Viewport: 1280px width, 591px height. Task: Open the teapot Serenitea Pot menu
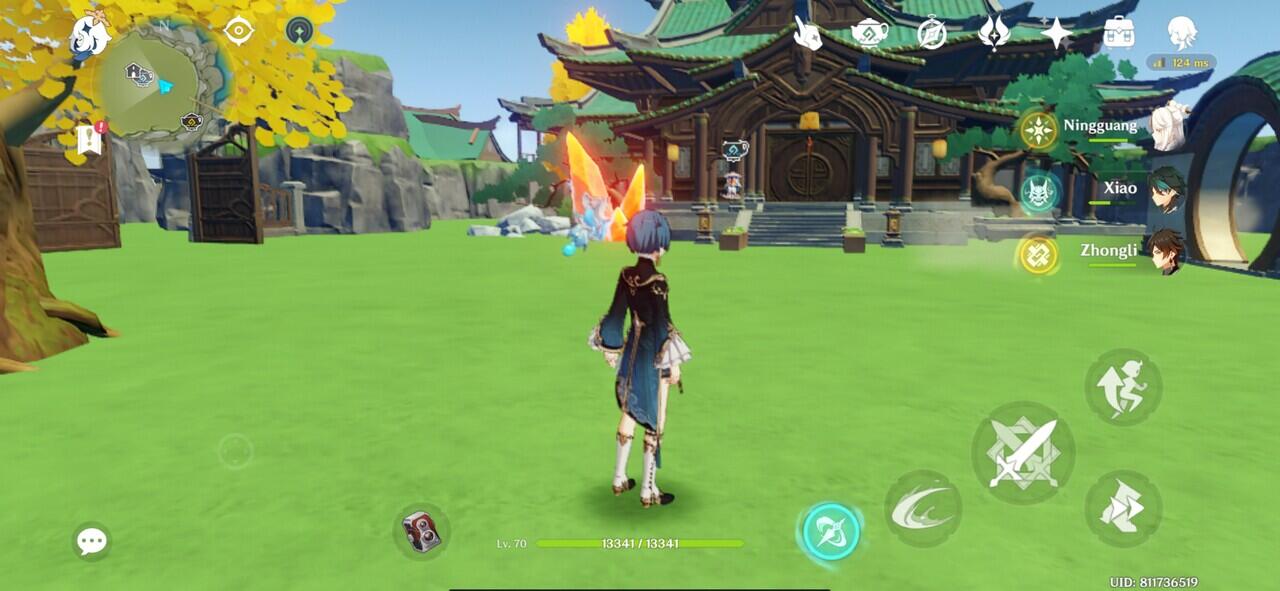pos(870,33)
